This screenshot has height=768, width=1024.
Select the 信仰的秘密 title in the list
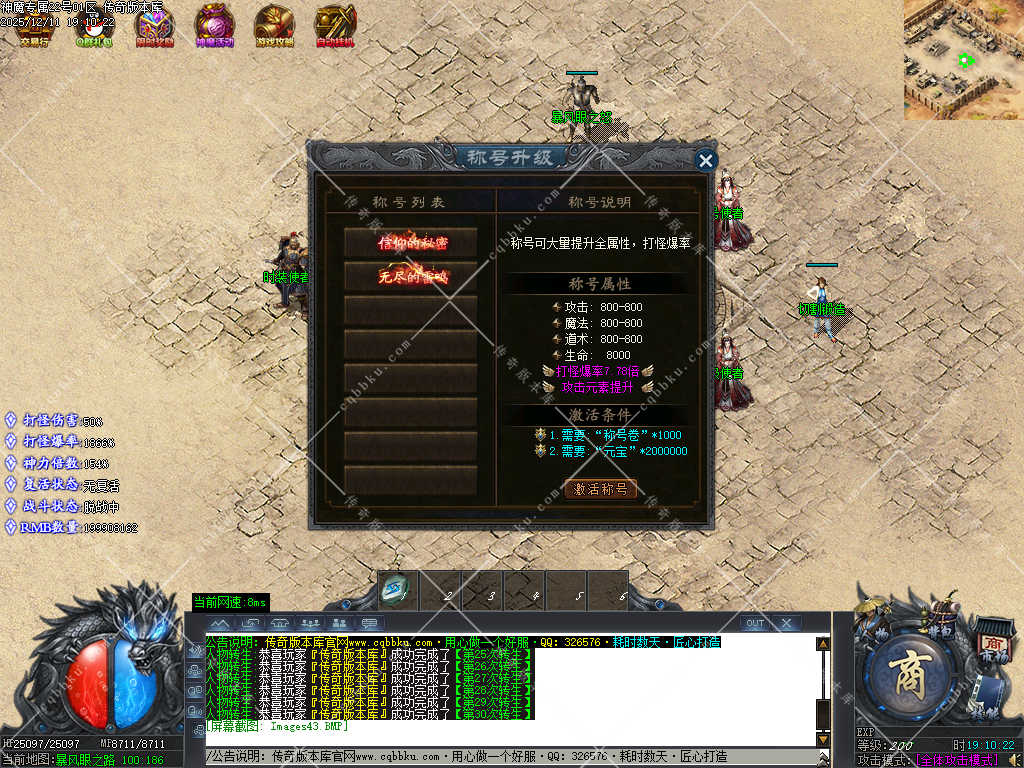point(411,242)
